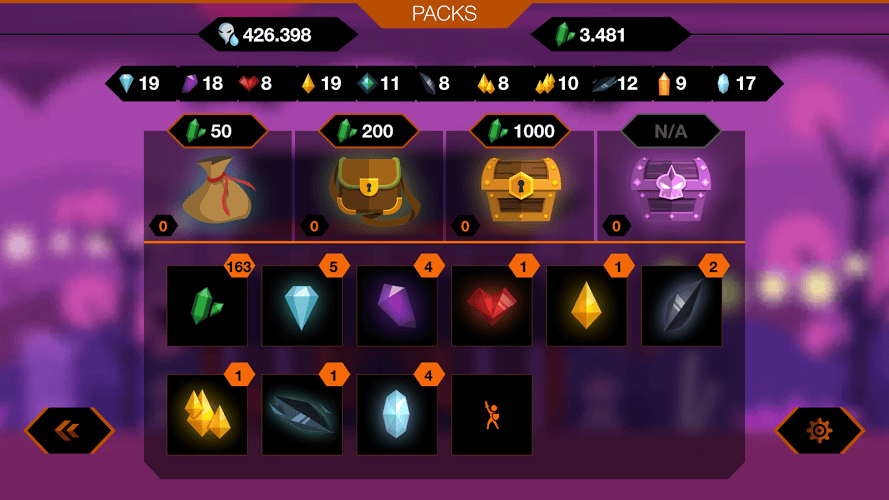This screenshot has width=889, height=500.
Task: Select the purple N/A chest pack
Action: coord(671,187)
